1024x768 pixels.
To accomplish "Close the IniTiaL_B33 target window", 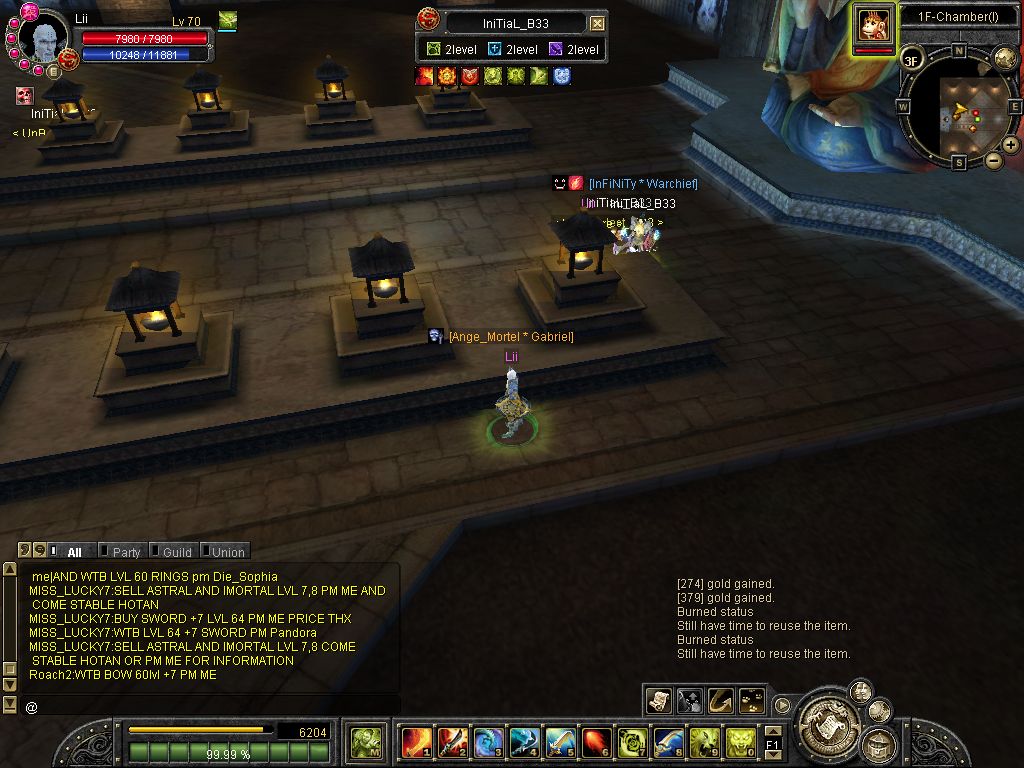I will pyautogui.click(x=597, y=23).
